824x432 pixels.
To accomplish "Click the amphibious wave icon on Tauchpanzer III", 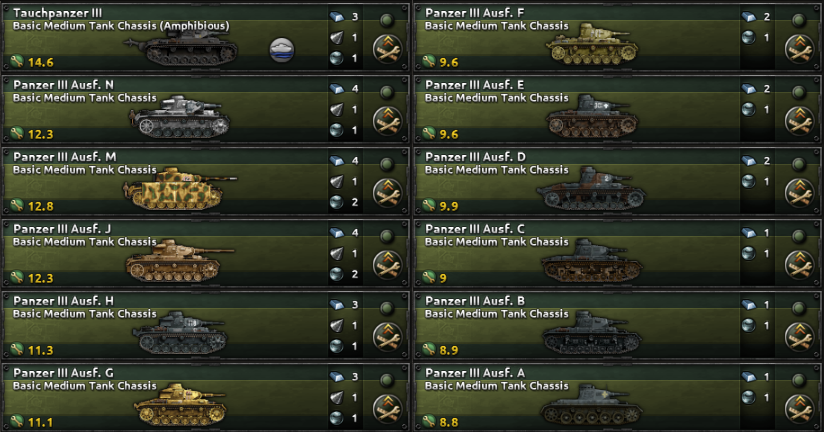I will (x=282, y=48).
